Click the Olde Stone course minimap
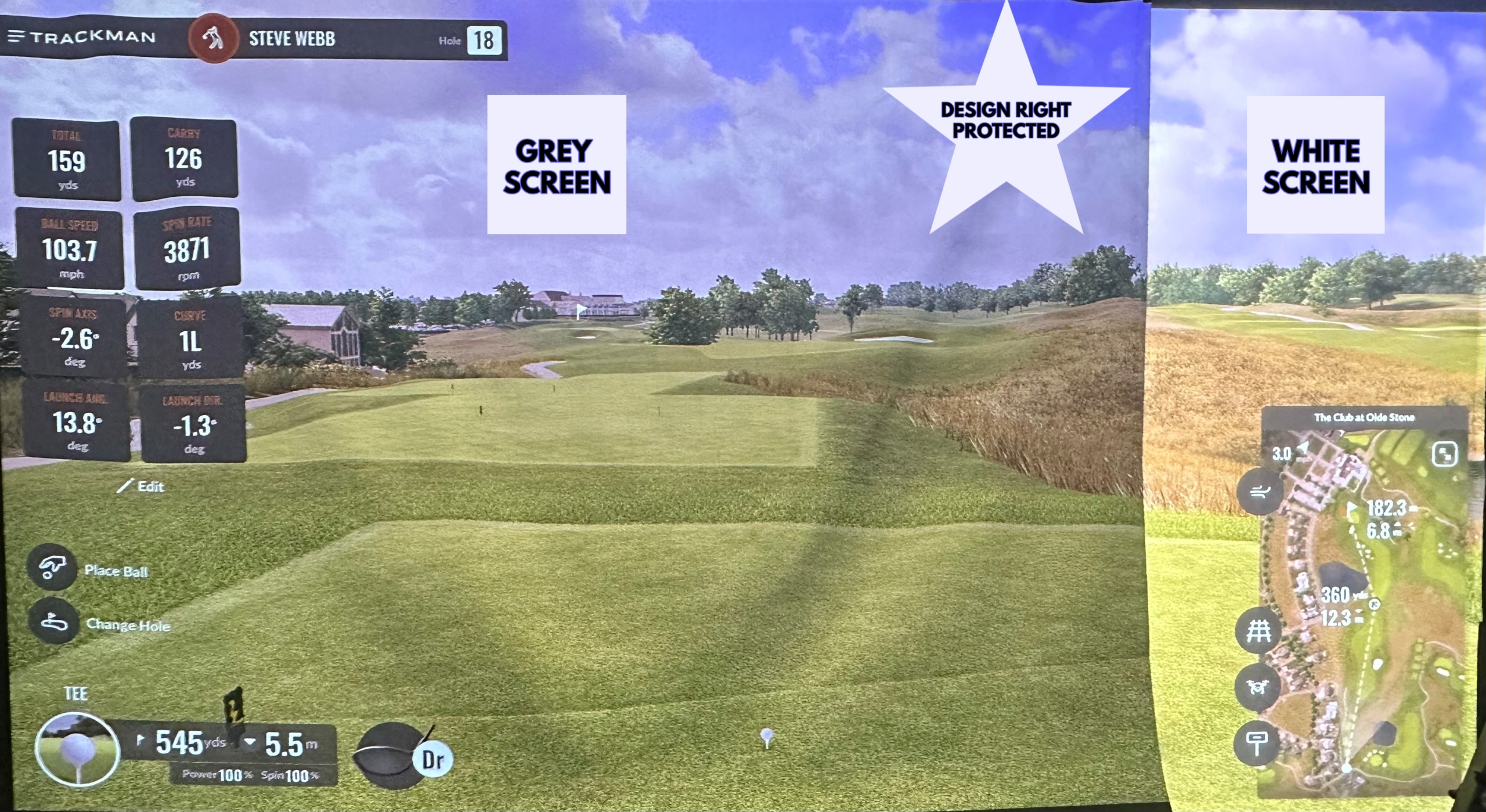The image size is (1486, 812). [x=1364, y=609]
